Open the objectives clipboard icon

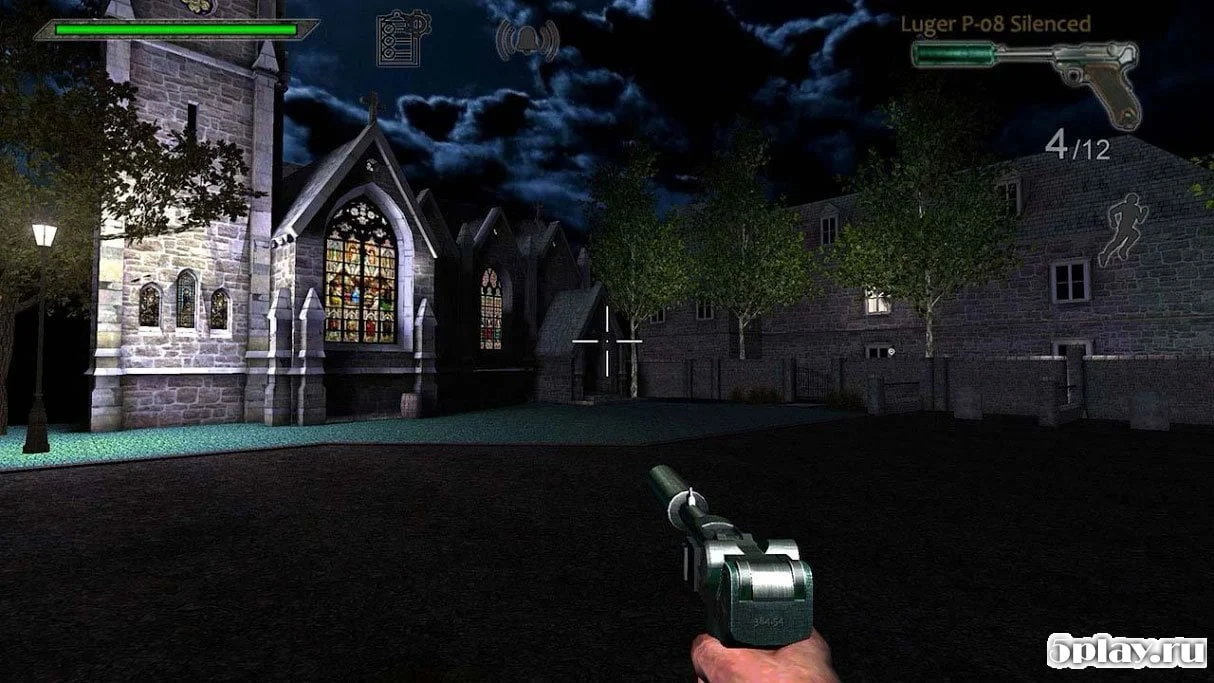[x=403, y=39]
